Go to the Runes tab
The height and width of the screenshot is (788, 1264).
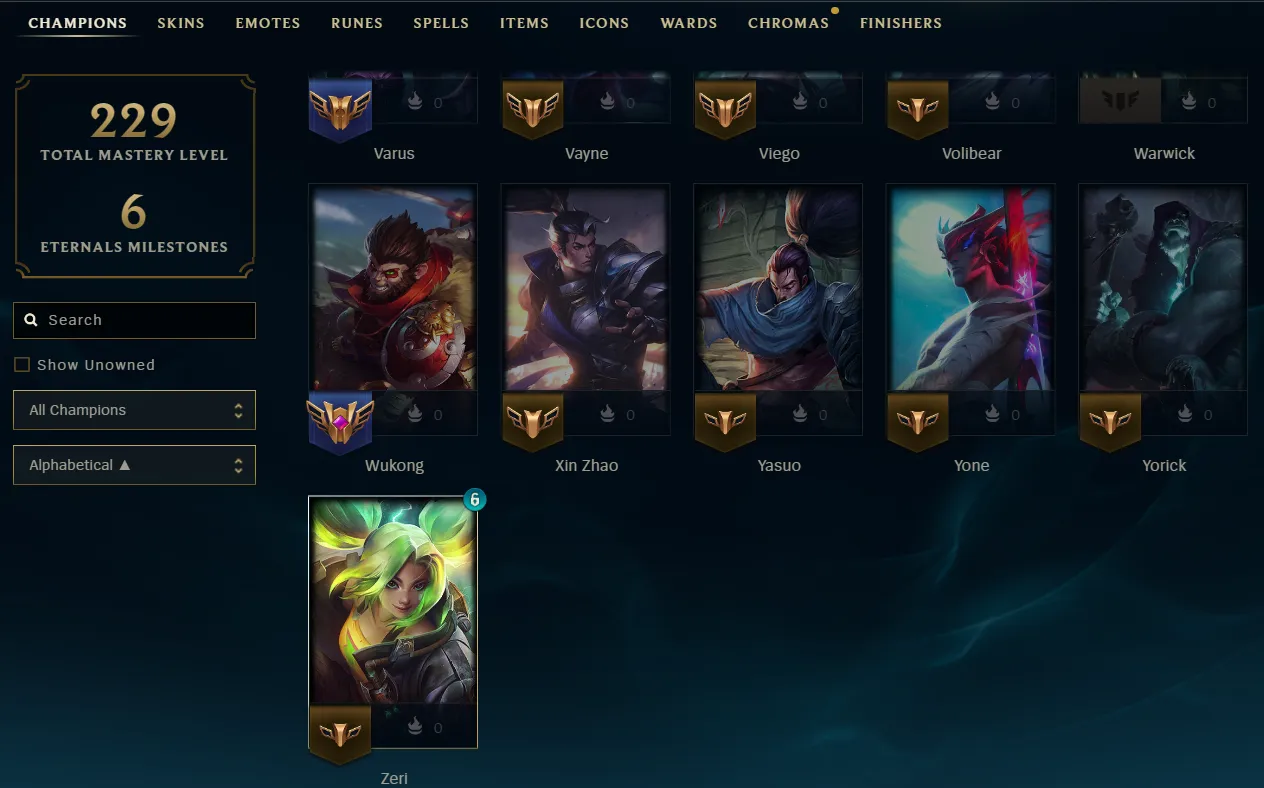pyautogui.click(x=357, y=23)
